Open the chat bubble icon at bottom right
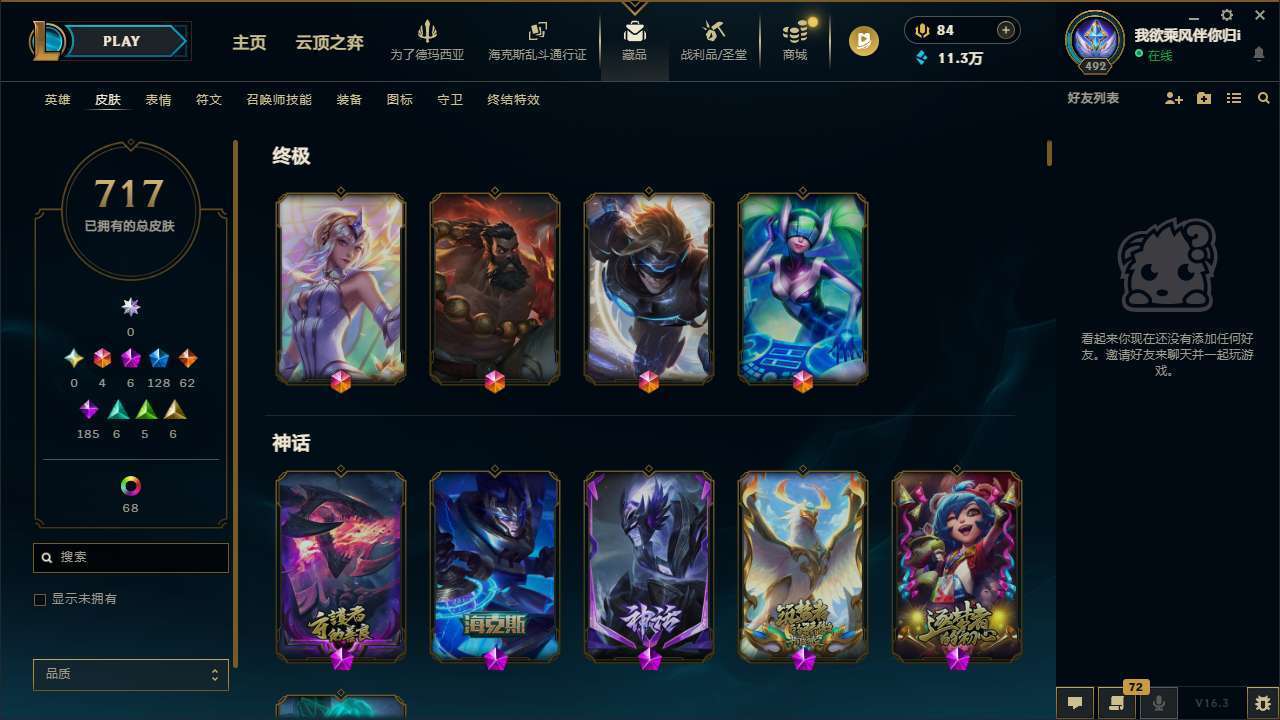Screen dimensions: 1280x720 [x=1074, y=702]
